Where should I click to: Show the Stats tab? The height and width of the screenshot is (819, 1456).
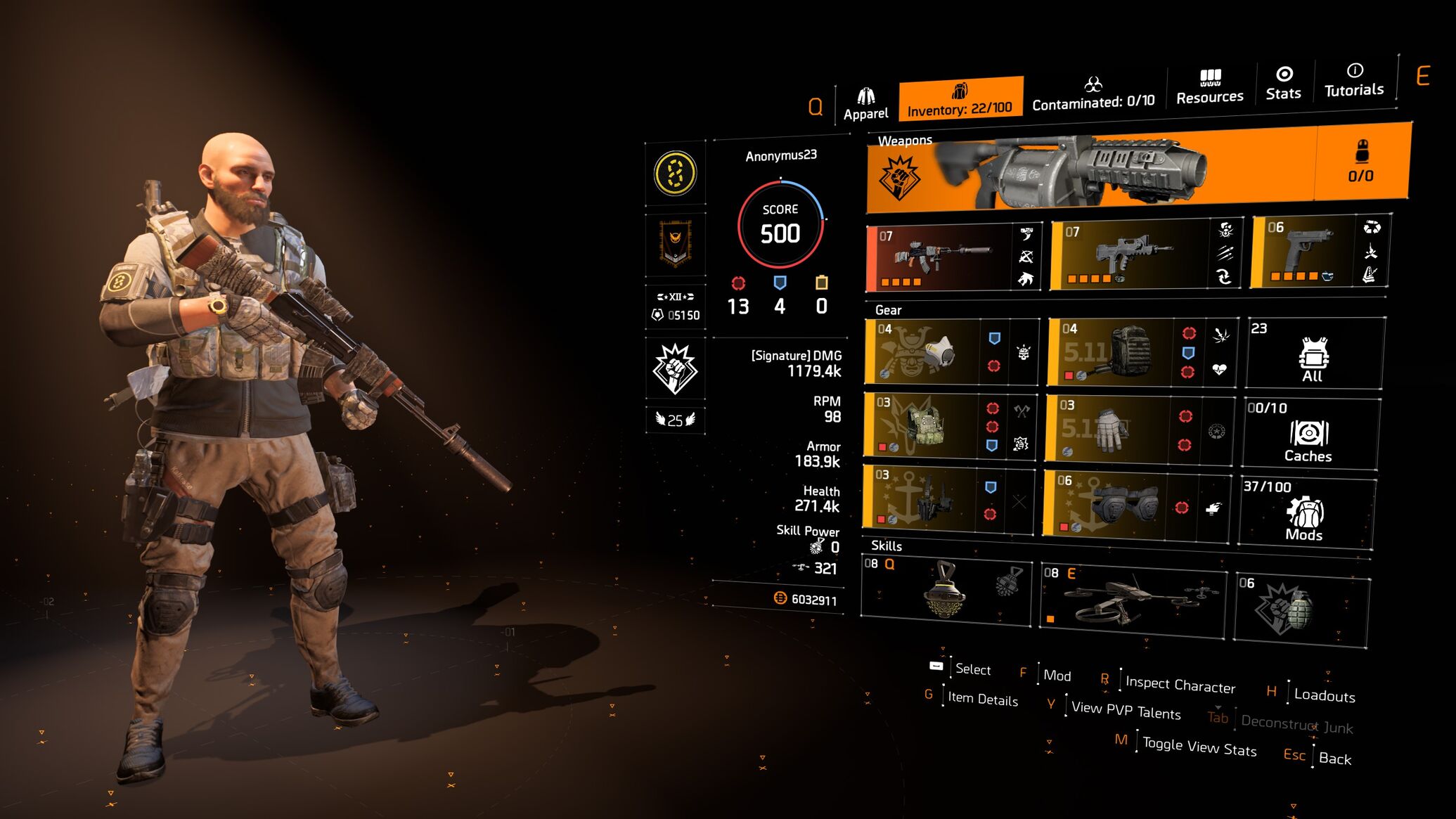click(x=1283, y=84)
